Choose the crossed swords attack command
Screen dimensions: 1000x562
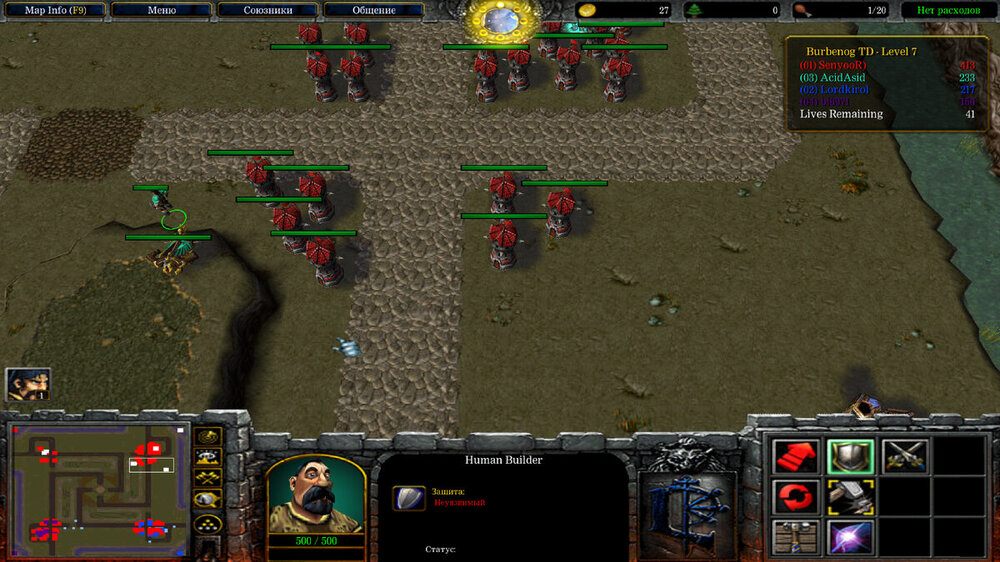pyautogui.click(x=904, y=456)
